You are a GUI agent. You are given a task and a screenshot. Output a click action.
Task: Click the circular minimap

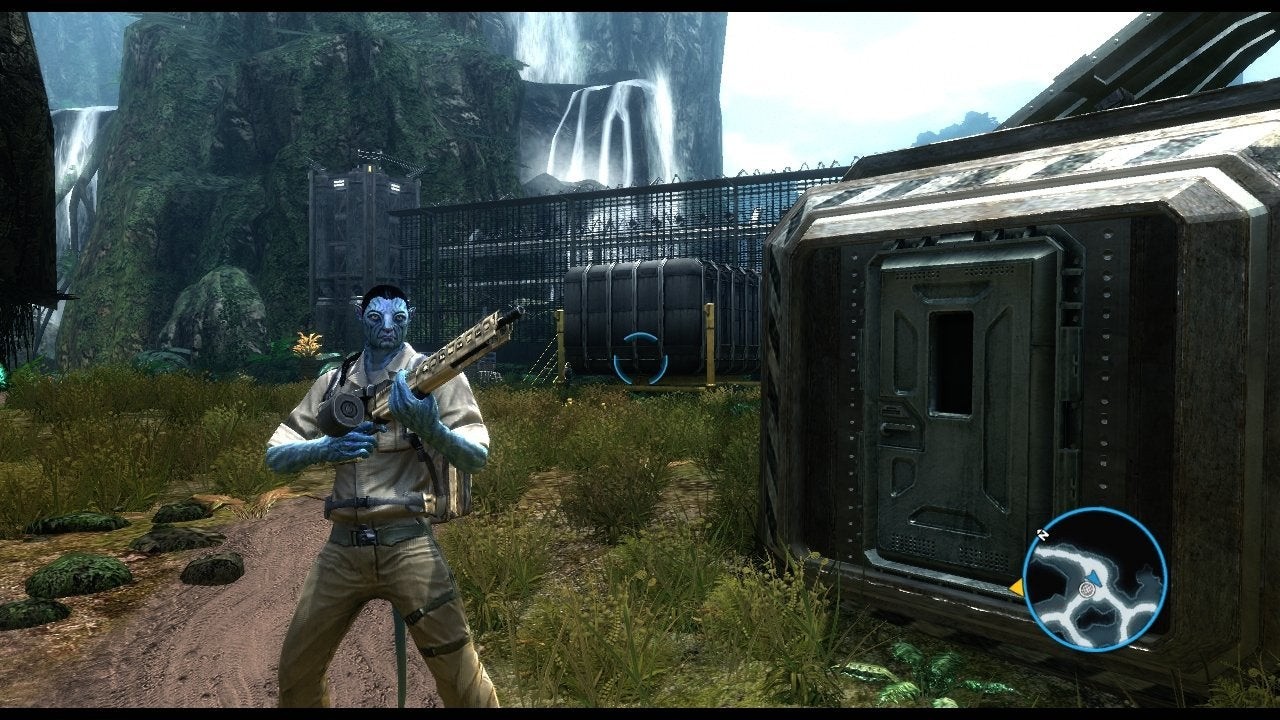tap(1095, 579)
